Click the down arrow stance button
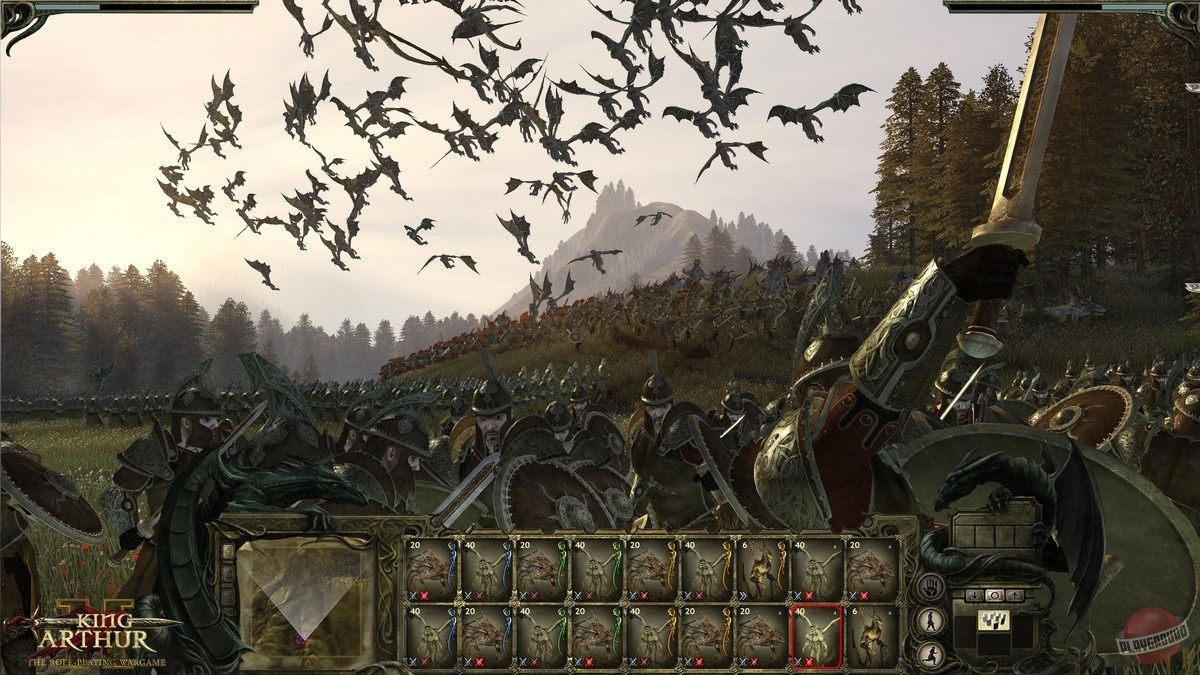This screenshot has width=1200, height=675. [975, 595]
